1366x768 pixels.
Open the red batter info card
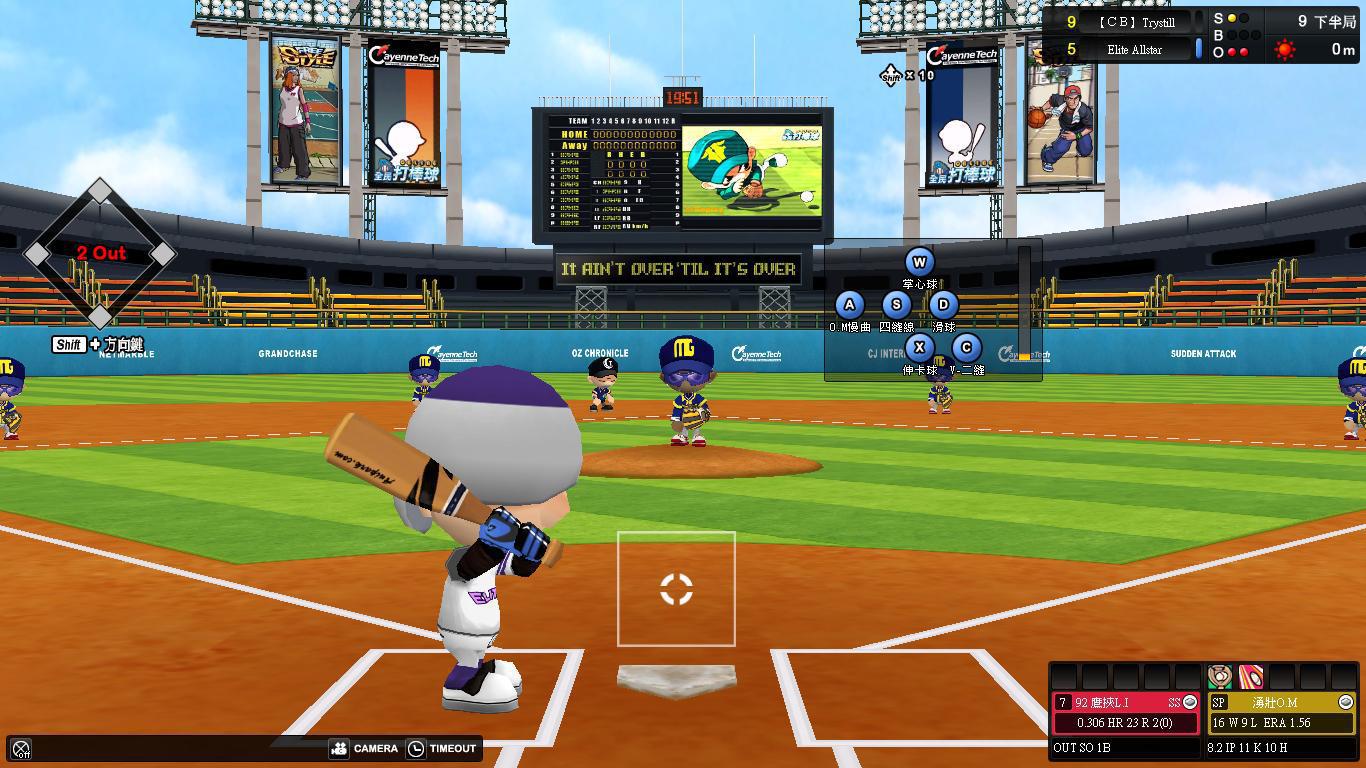coord(1125,712)
